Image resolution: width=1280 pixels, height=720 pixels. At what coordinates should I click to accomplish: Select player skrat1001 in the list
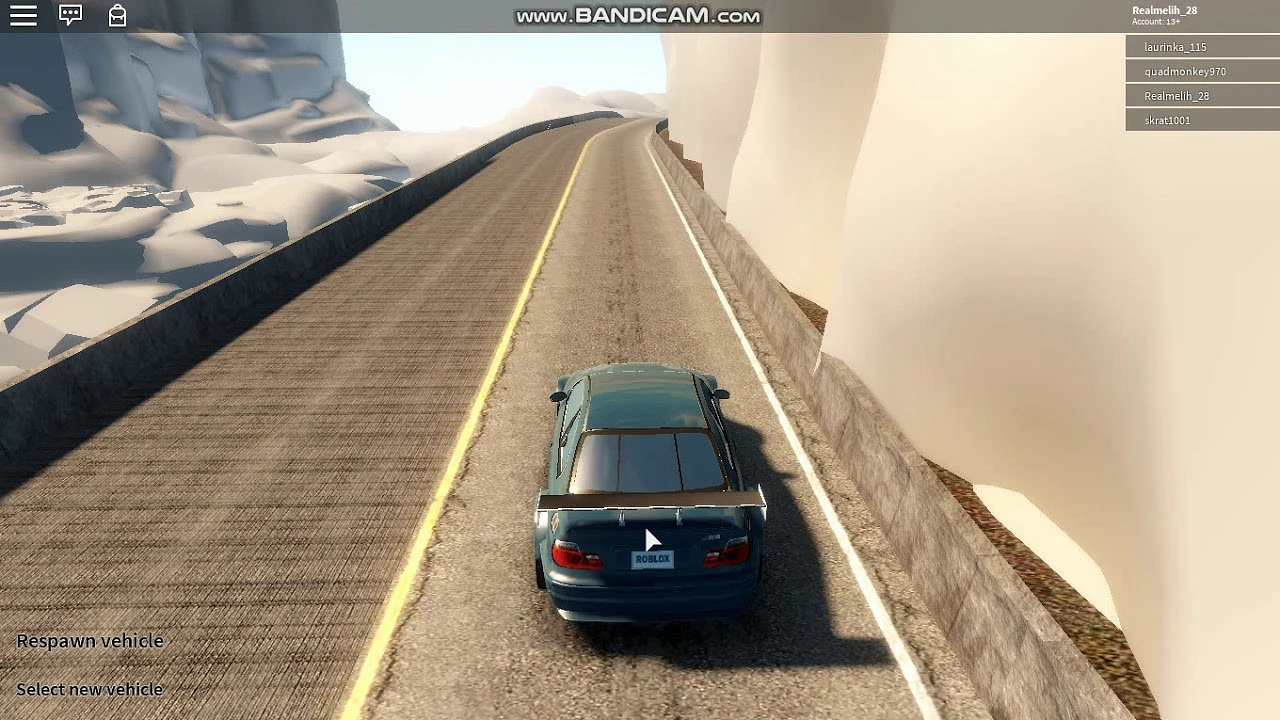(x=1200, y=120)
